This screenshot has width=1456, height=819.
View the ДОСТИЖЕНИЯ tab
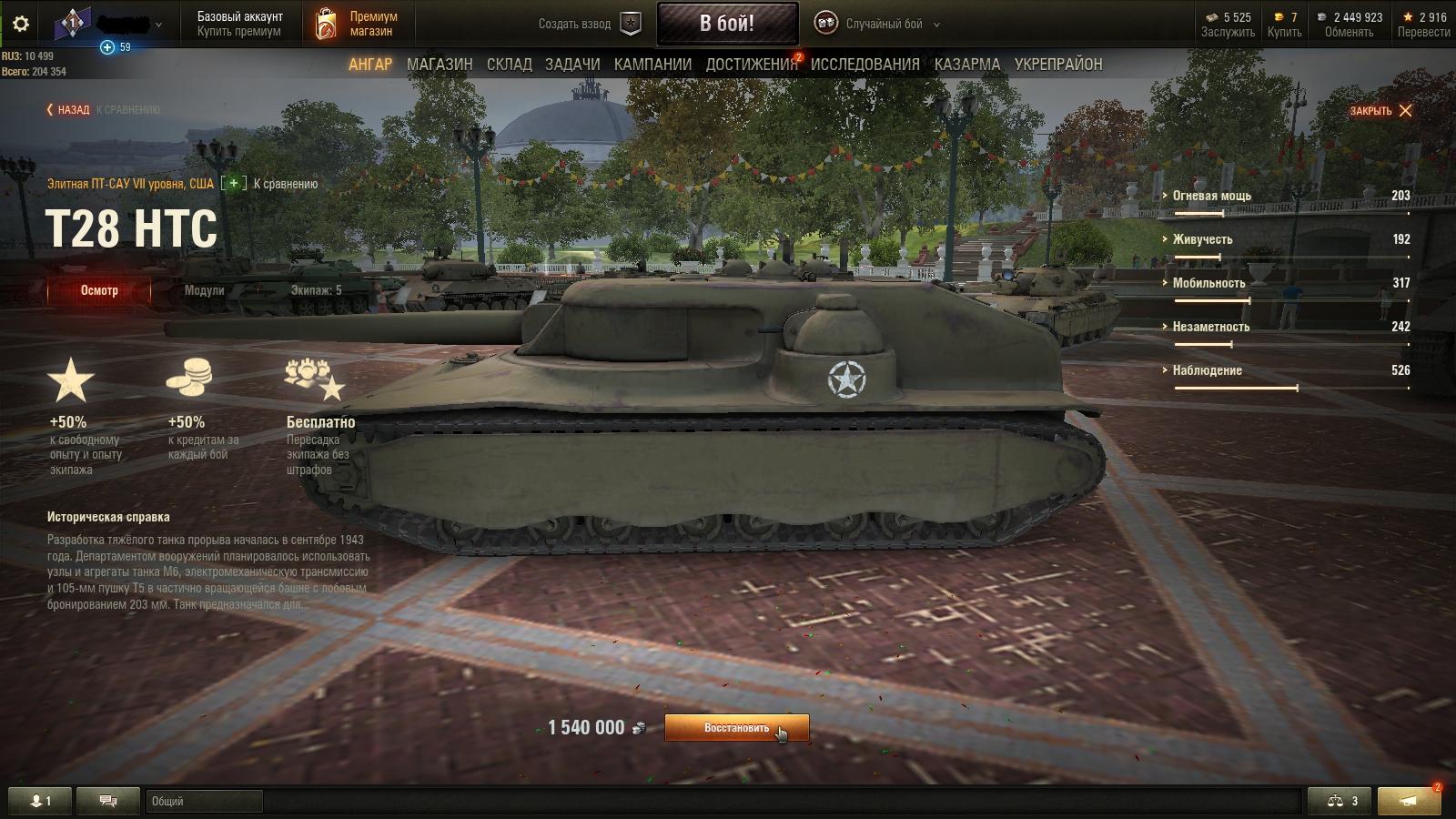tap(752, 65)
